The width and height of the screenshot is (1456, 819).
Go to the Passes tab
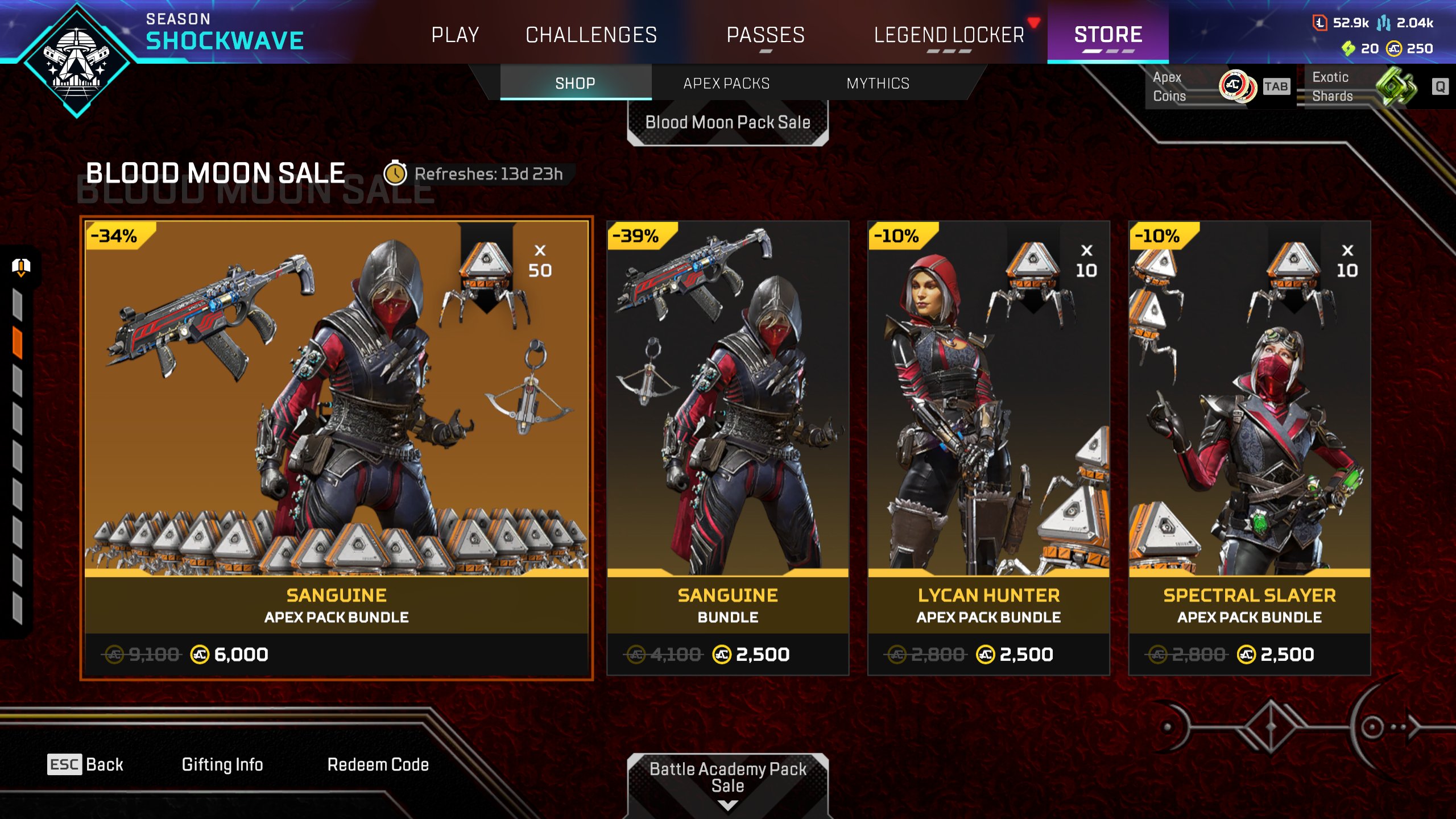pyautogui.click(x=766, y=35)
